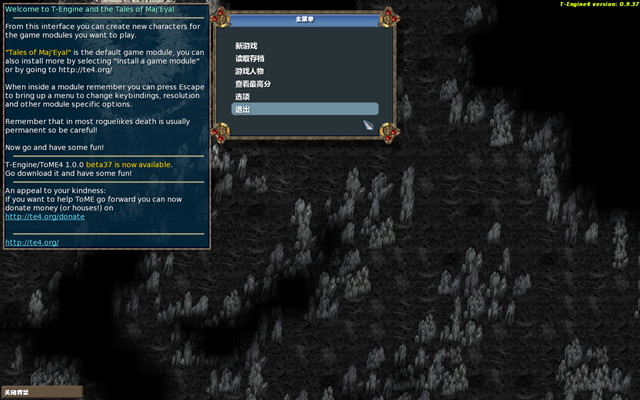
Task: Click the brown 关闭 button
Action: (x=40, y=392)
